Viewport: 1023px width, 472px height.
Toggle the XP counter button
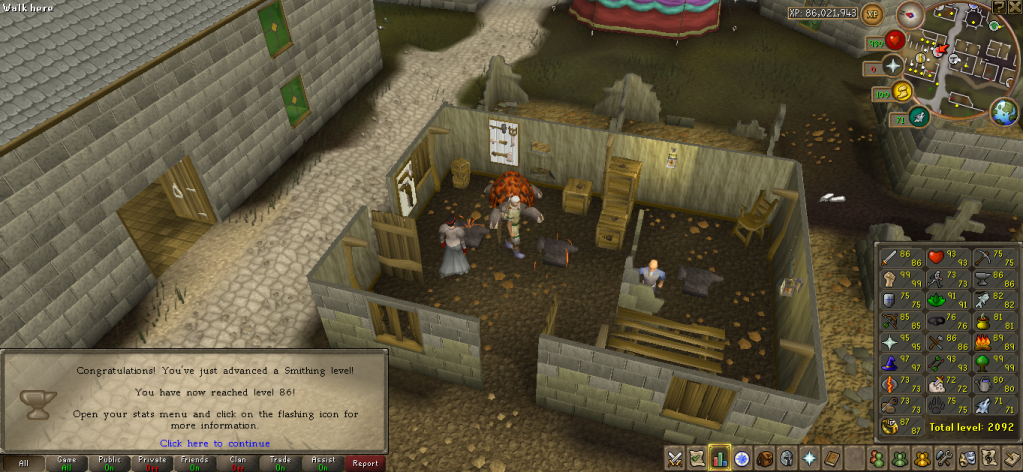[871, 13]
